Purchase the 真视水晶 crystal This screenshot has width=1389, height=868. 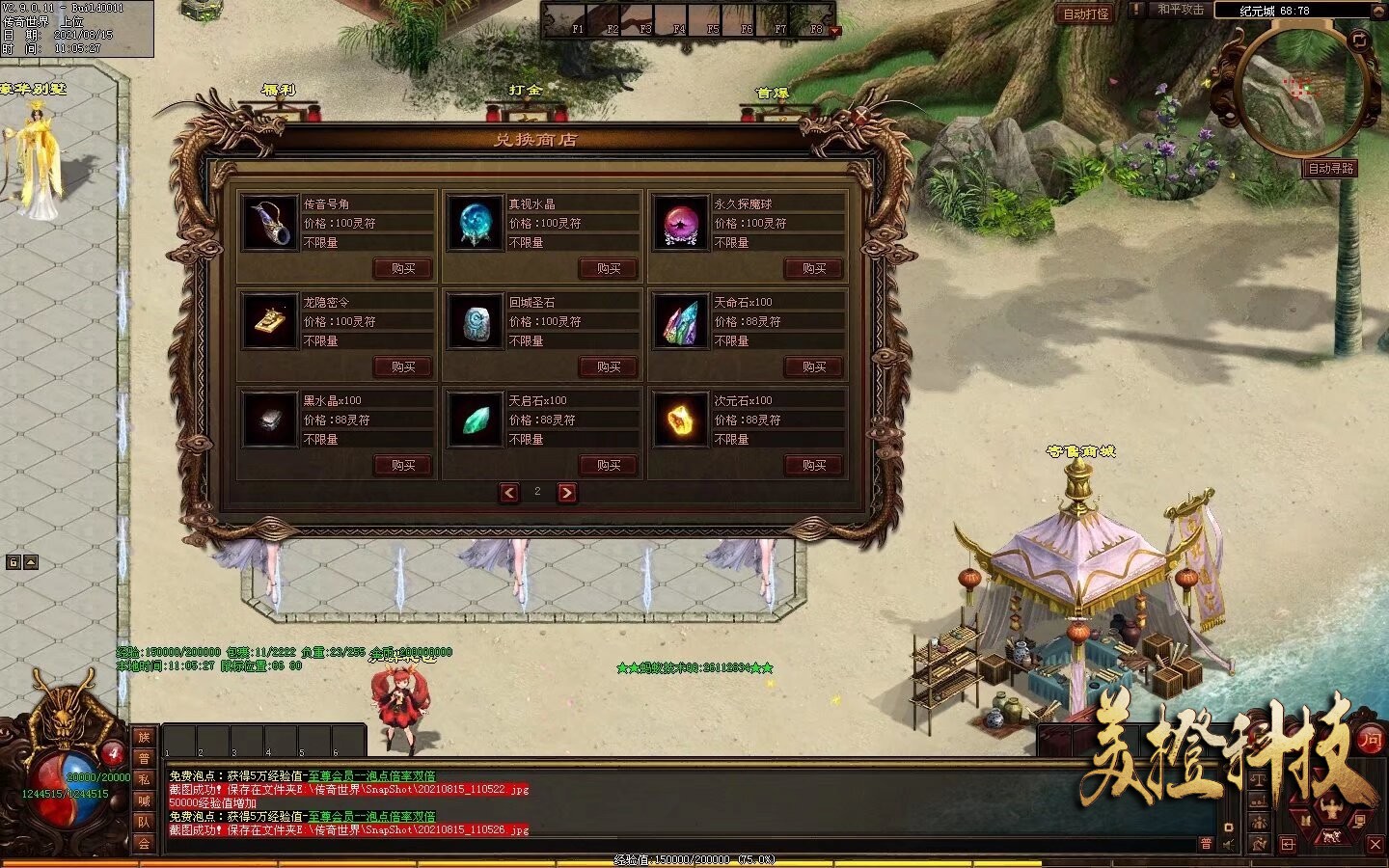coord(609,268)
